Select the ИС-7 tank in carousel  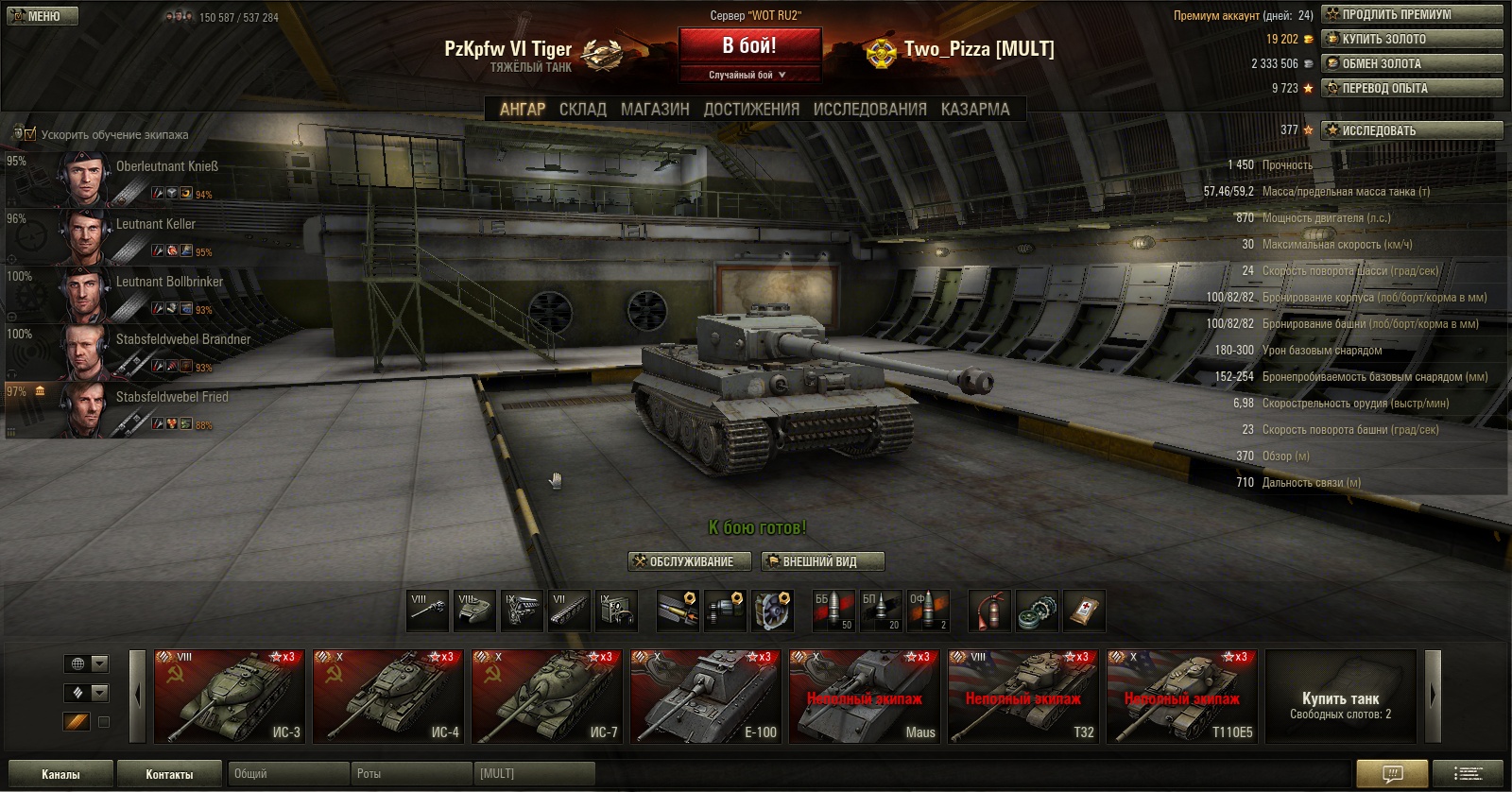pyautogui.click(x=547, y=697)
